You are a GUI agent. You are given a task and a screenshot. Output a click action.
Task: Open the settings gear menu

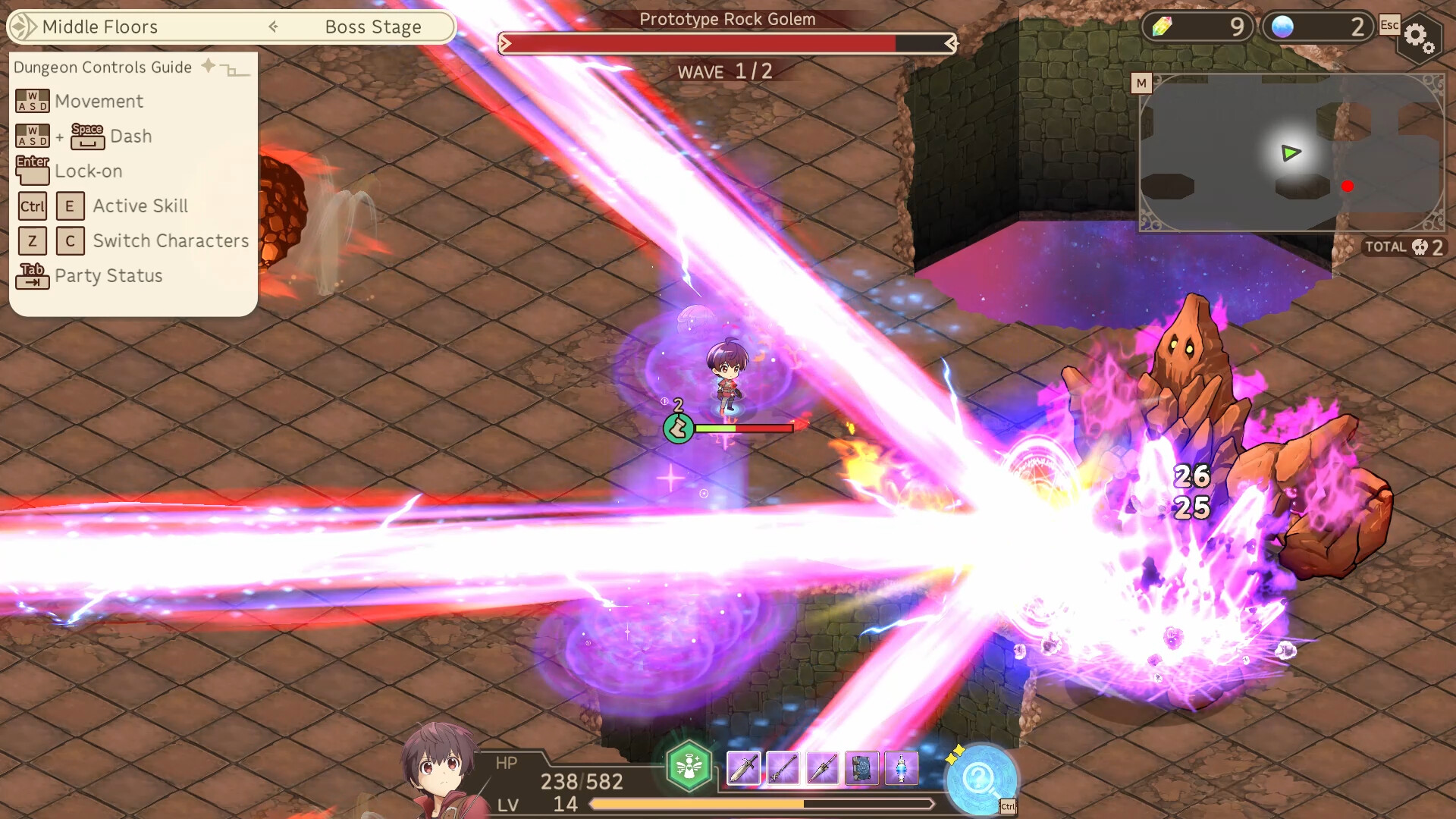point(1417,36)
